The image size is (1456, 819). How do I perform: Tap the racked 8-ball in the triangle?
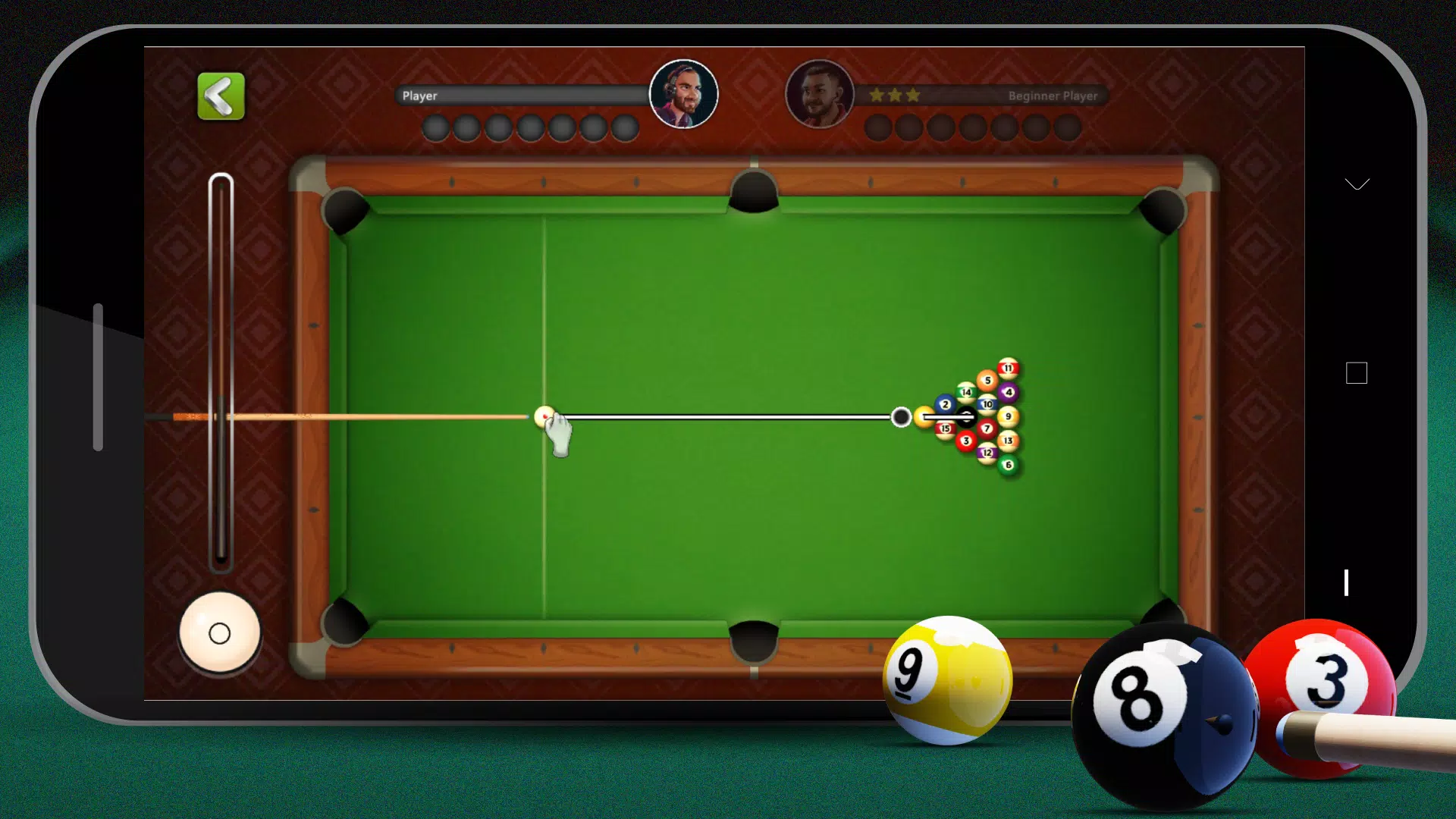point(968,416)
